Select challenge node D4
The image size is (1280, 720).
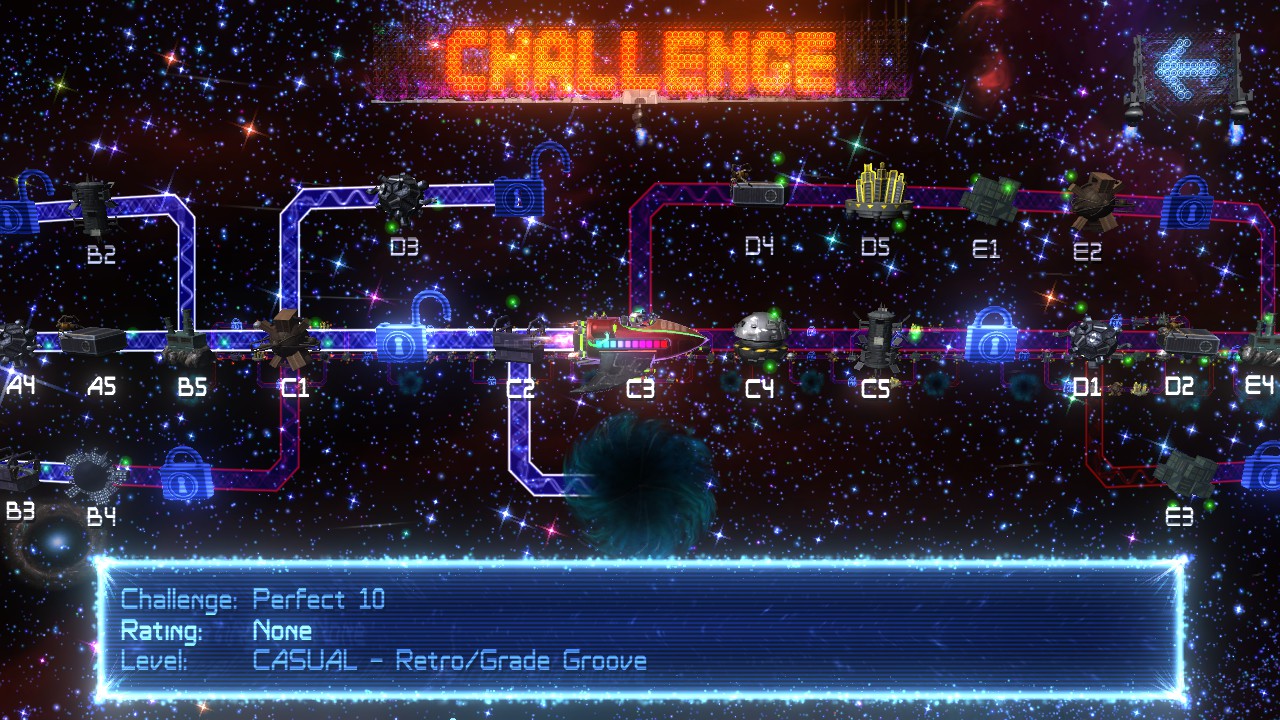758,191
